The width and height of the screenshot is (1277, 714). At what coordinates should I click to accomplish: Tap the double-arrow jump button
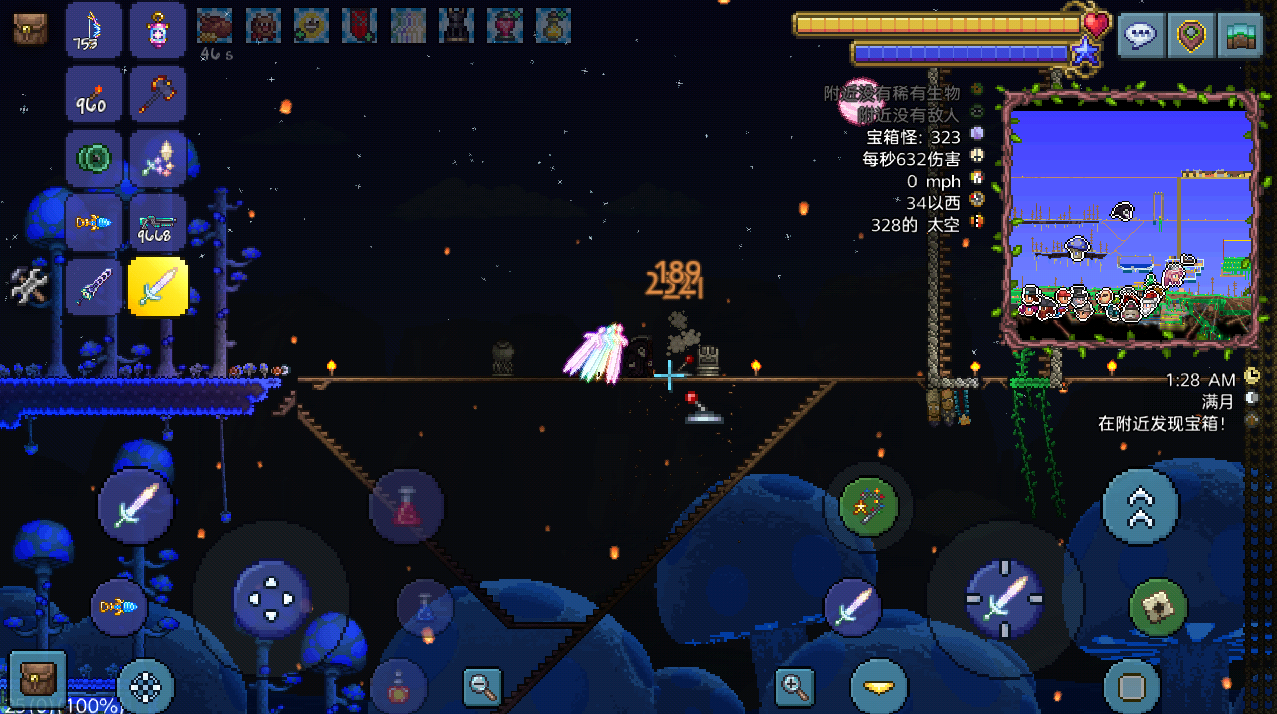[1140, 507]
